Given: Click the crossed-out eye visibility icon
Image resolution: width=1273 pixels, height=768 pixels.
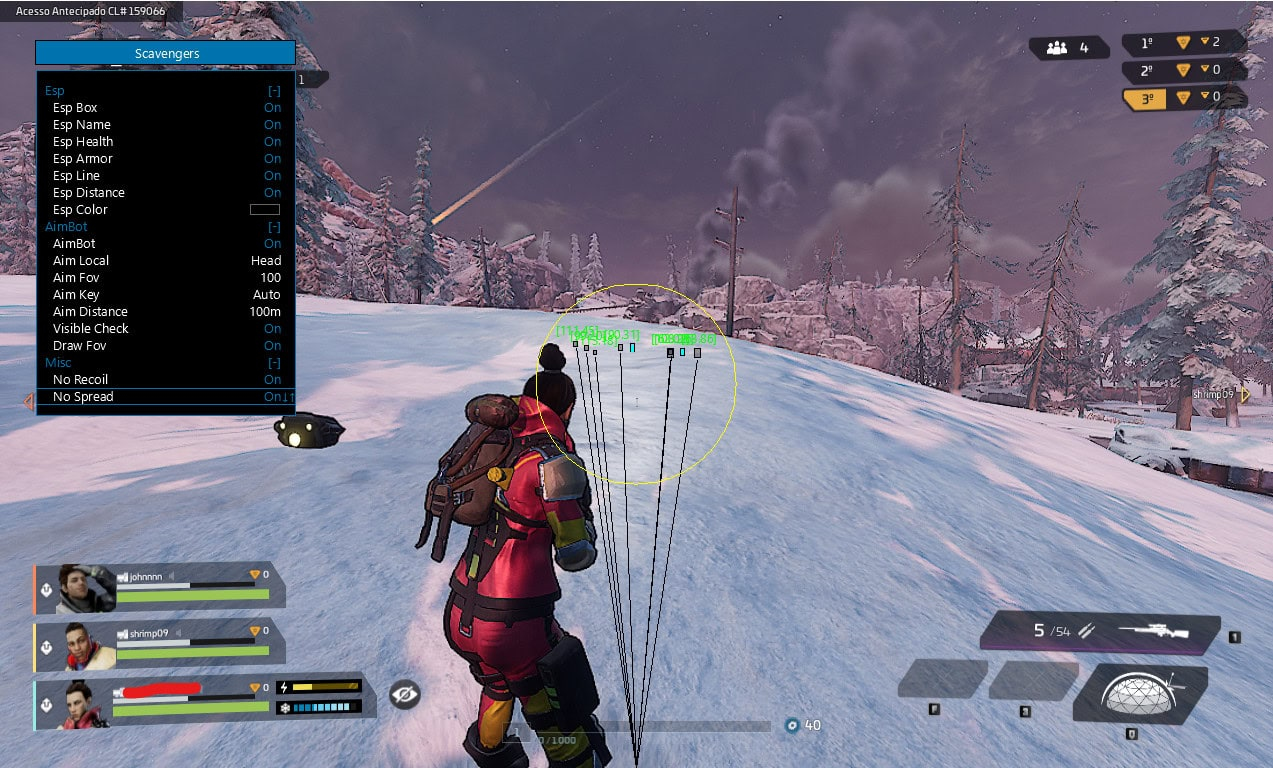Looking at the screenshot, I should click(x=404, y=694).
